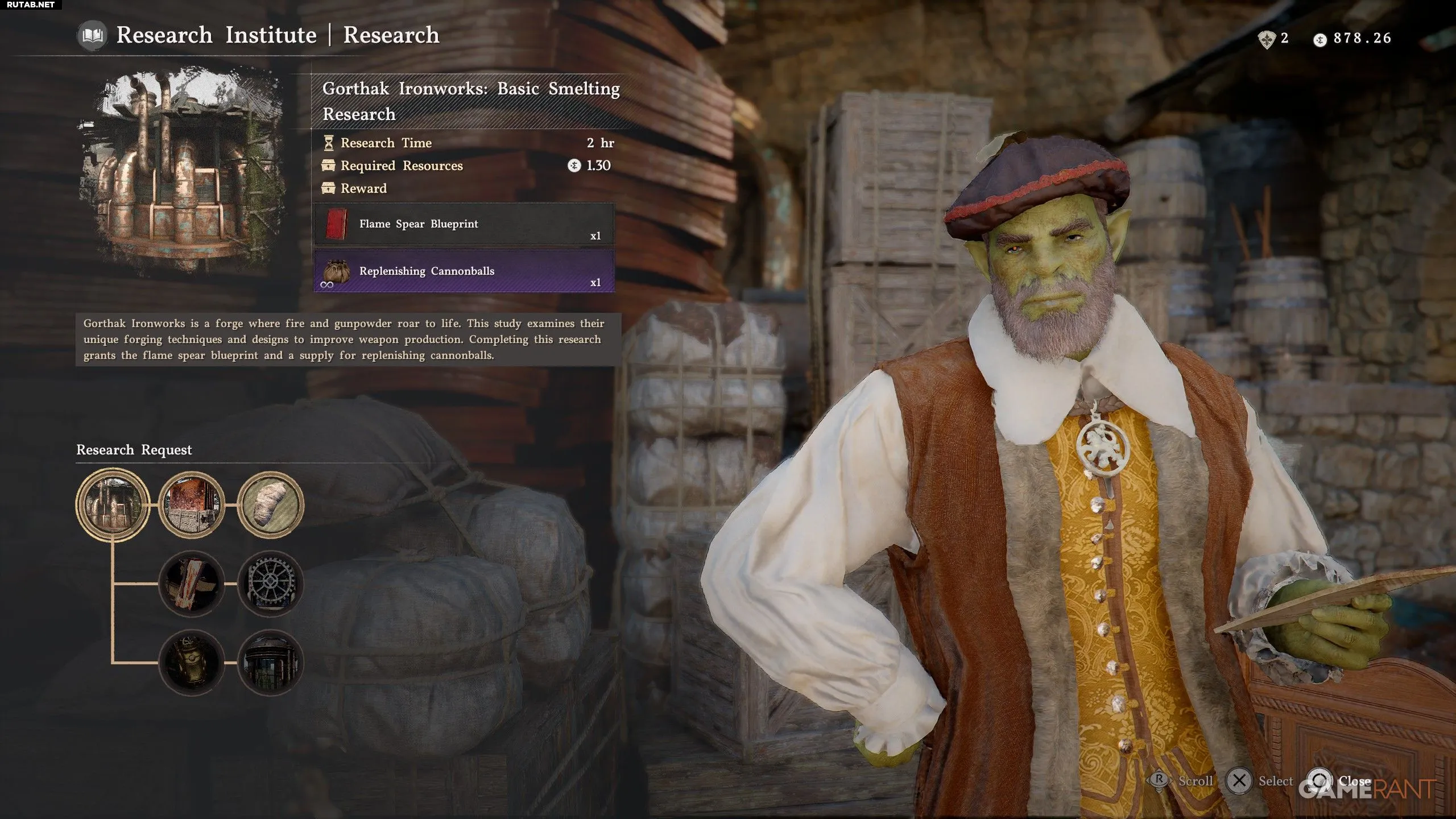Select the Flame Spear Blueprint reward
1456x819 pixels.
[464, 224]
